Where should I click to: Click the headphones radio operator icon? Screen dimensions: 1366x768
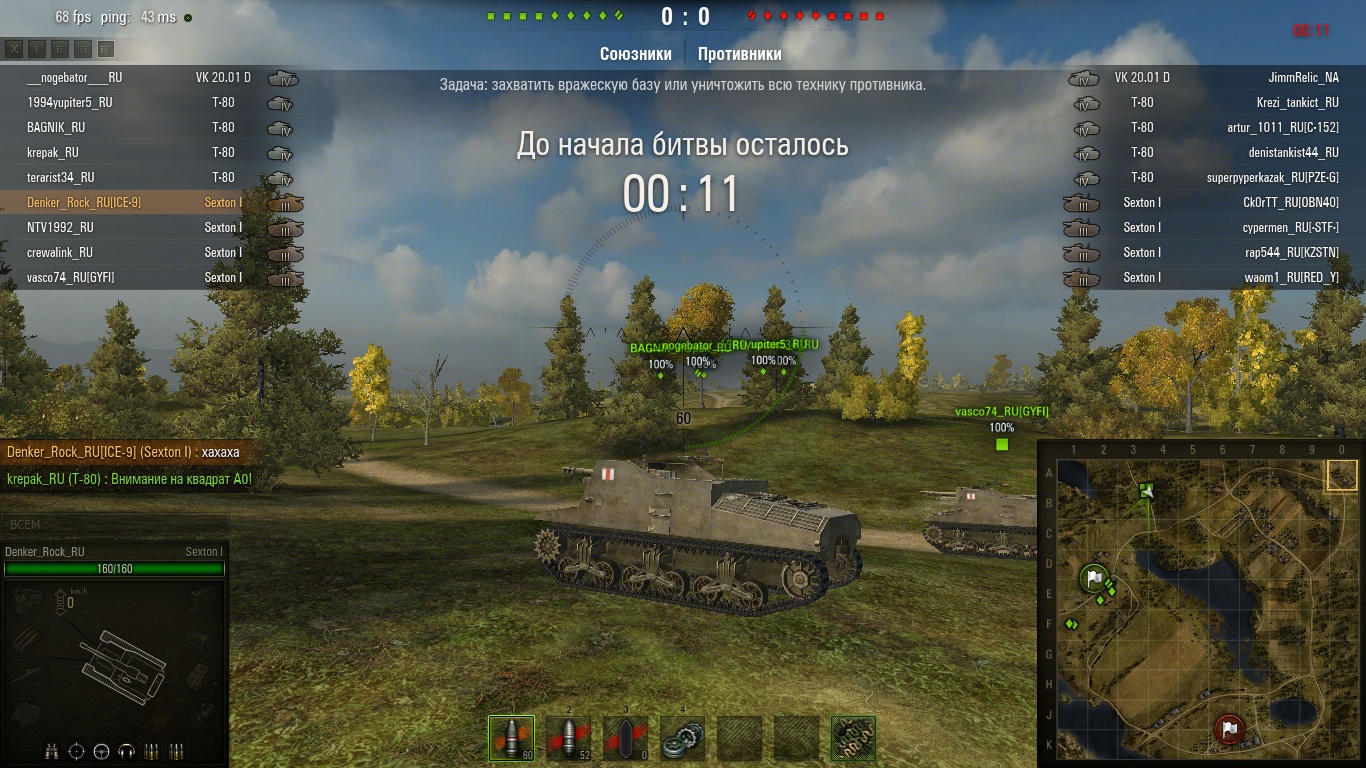coord(126,751)
